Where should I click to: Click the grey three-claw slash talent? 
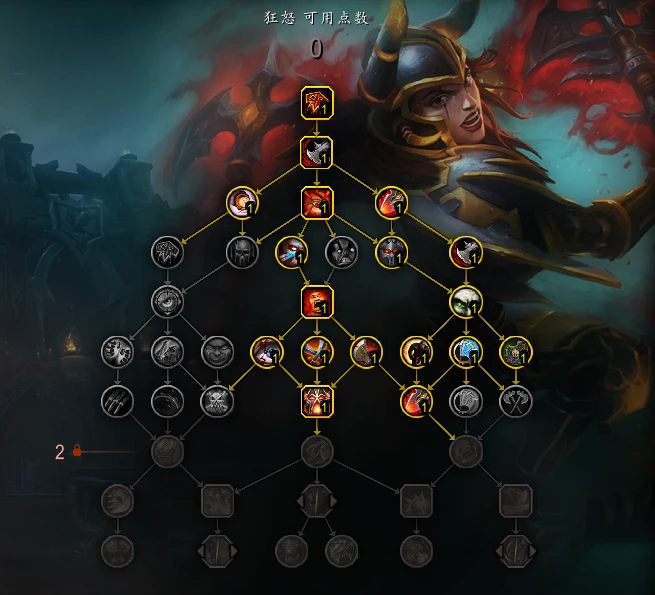117,401
